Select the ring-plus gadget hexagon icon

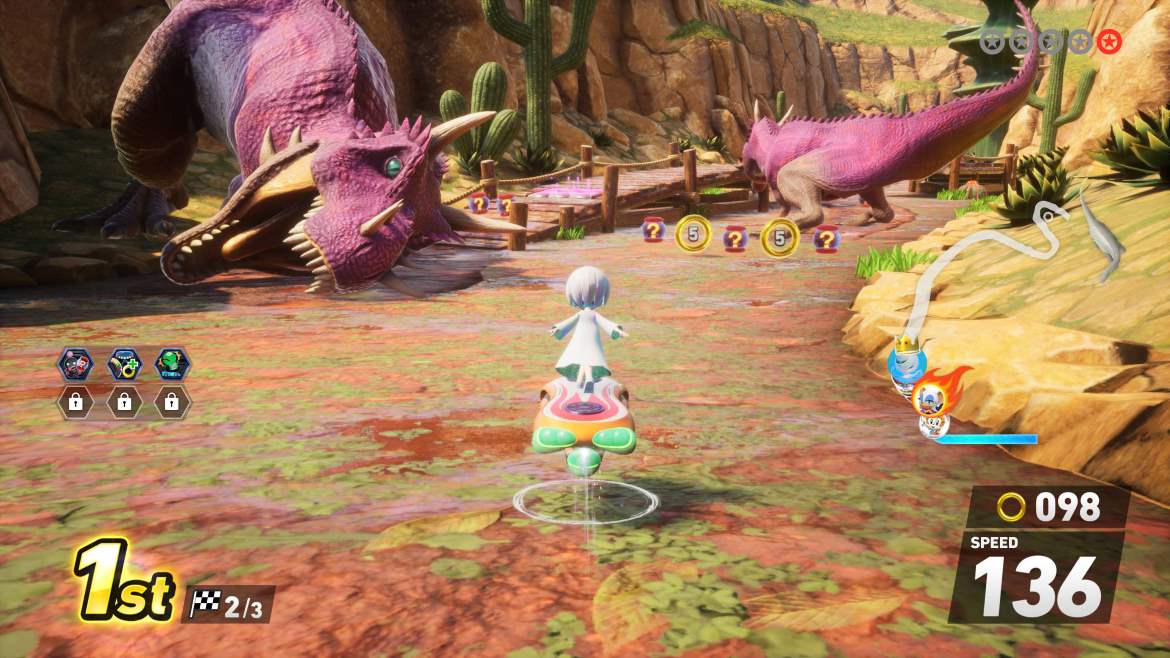(124, 365)
